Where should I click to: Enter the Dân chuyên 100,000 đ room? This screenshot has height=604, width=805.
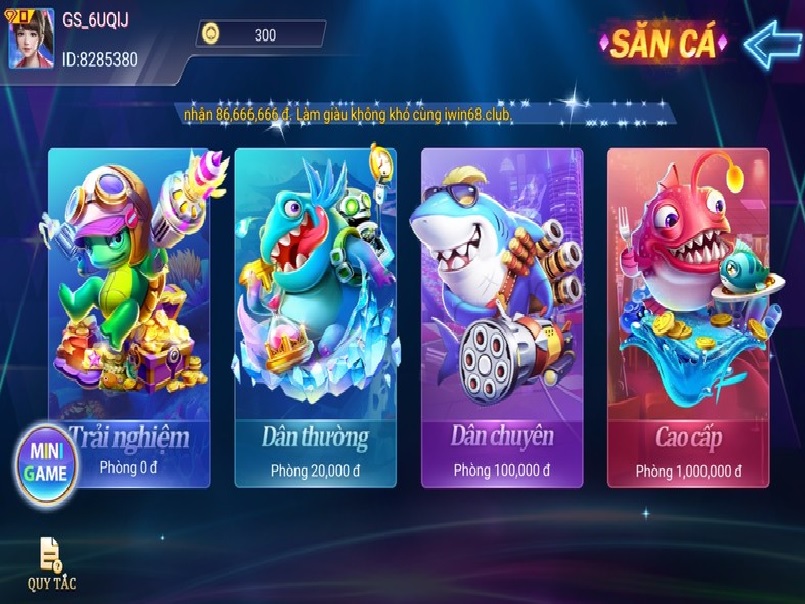click(501, 320)
